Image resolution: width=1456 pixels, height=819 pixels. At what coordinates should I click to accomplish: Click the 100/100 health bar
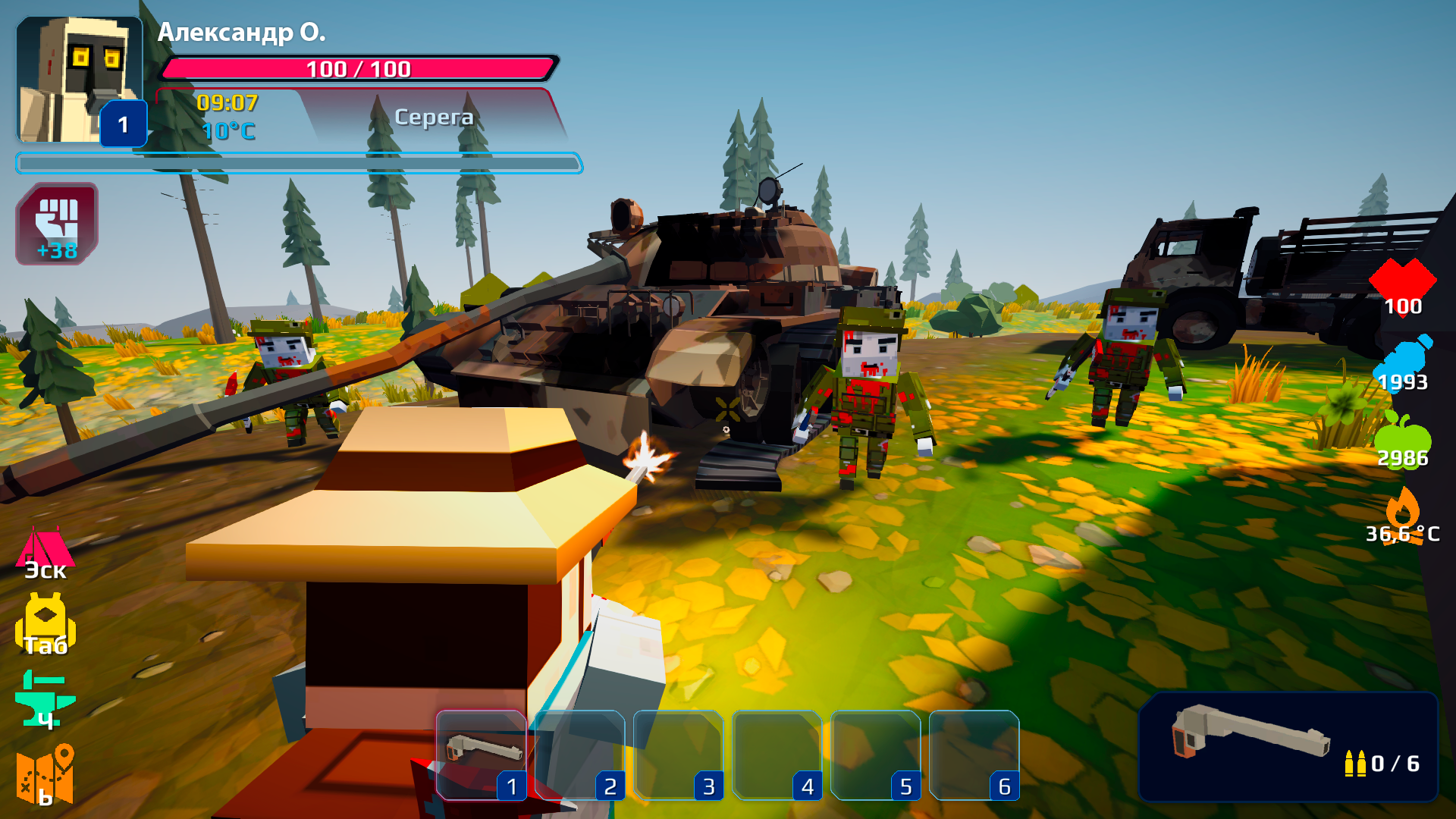pos(356,69)
